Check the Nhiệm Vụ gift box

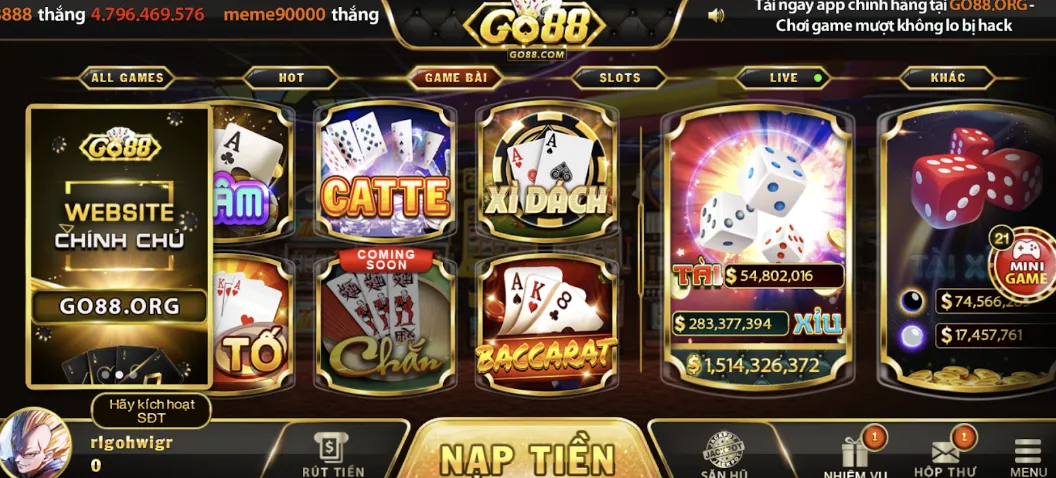(x=855, y=455)
